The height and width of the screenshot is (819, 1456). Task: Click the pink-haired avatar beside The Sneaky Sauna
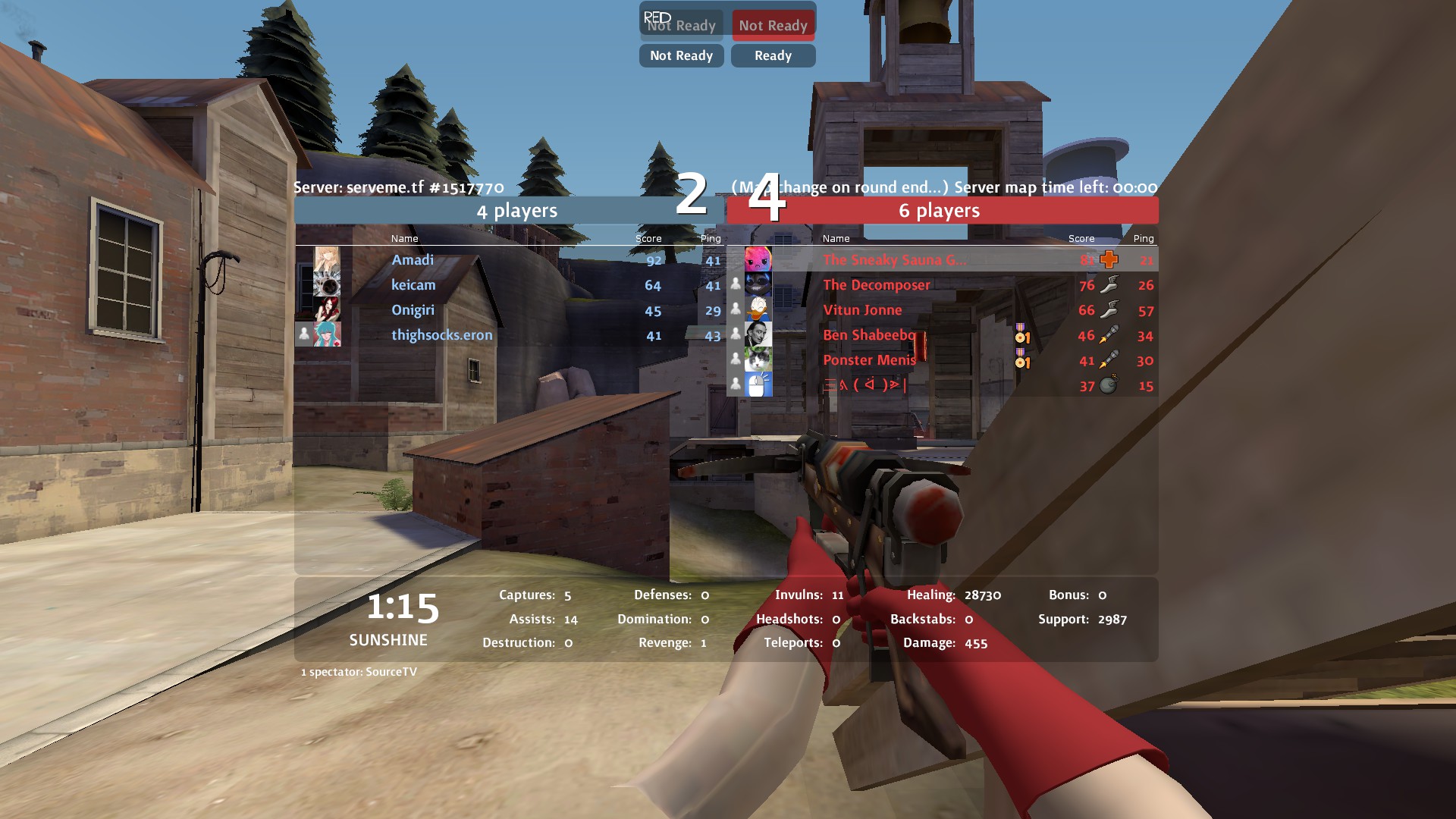[x=758, y=259]
